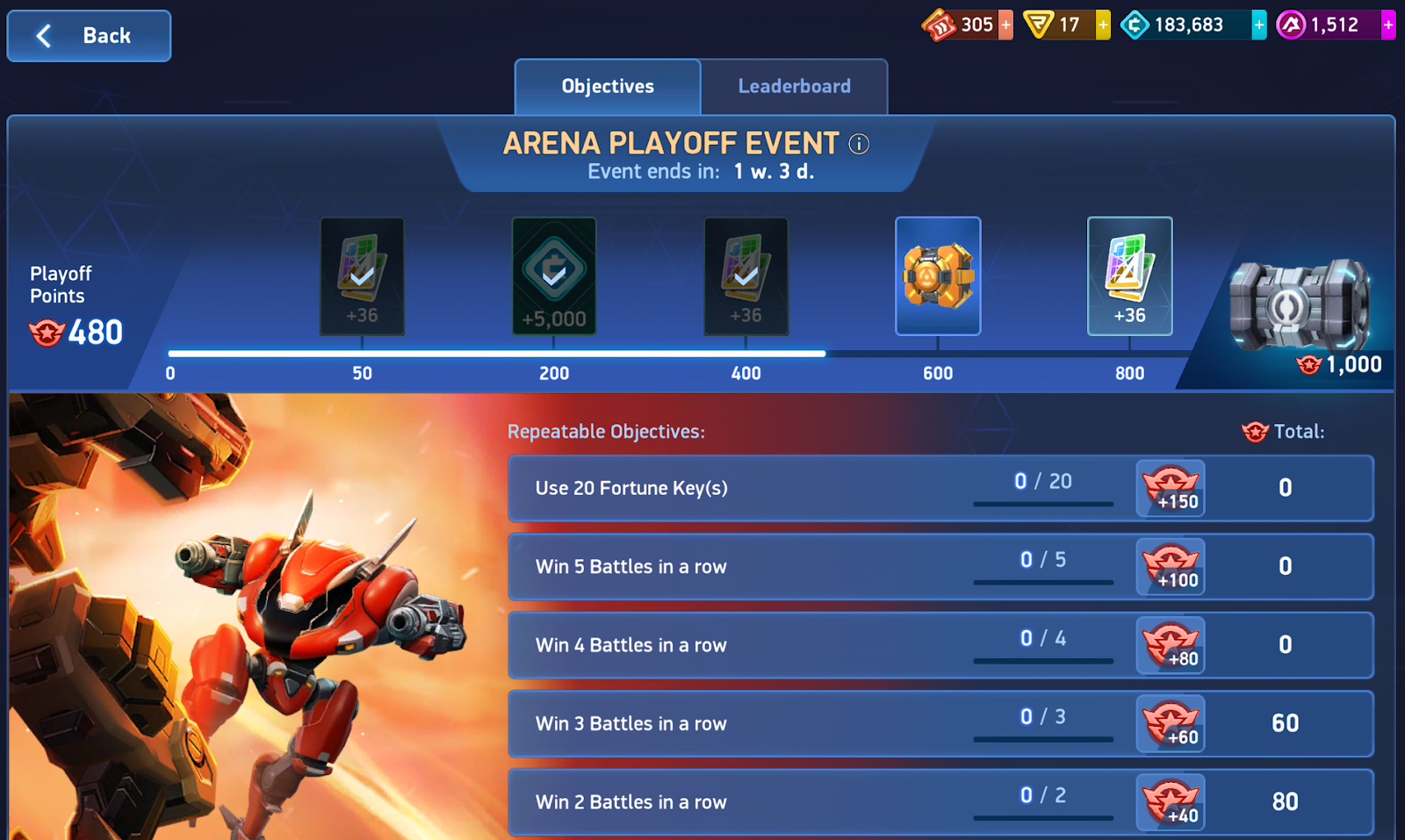Viewport: 1405px width, 840px height.
Task: Click the event progress bar
Action: point(615,354)
